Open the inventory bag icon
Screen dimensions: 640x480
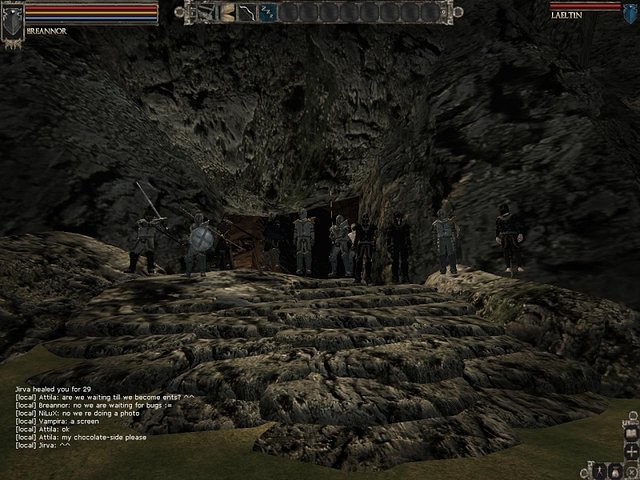(x=614, y=468)
